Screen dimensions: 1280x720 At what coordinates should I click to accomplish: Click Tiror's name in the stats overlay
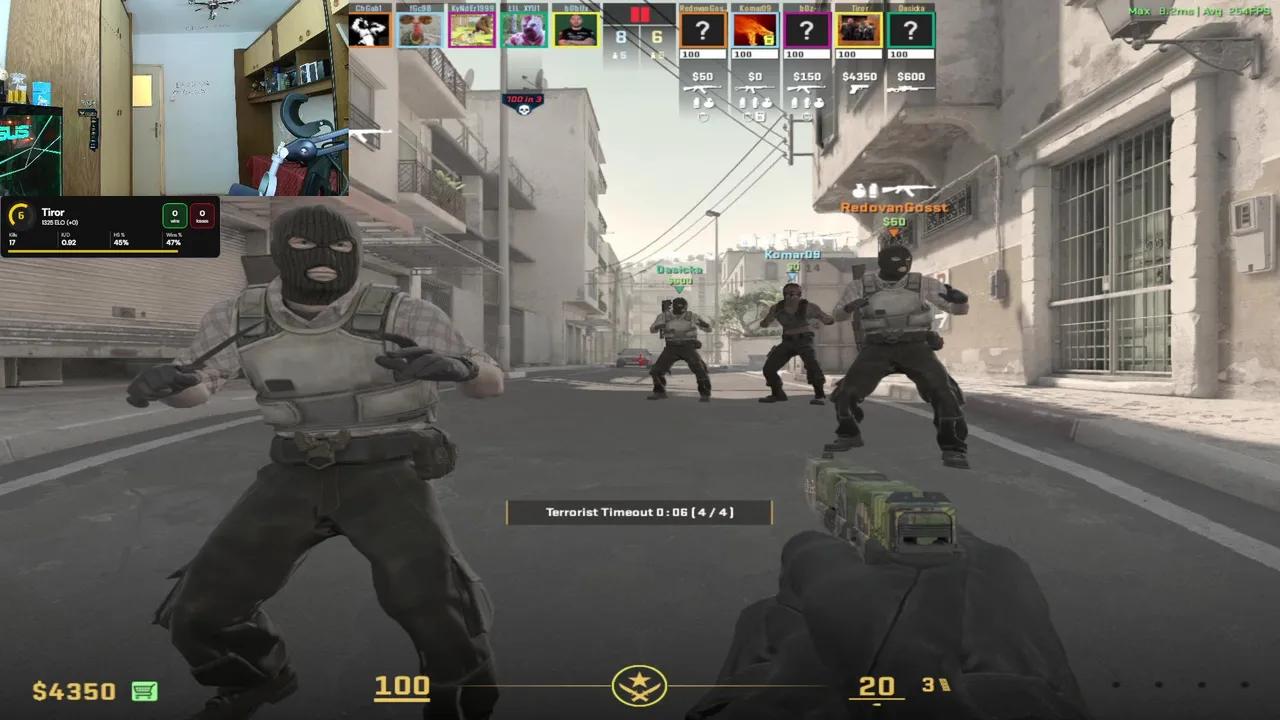point(53,212)
